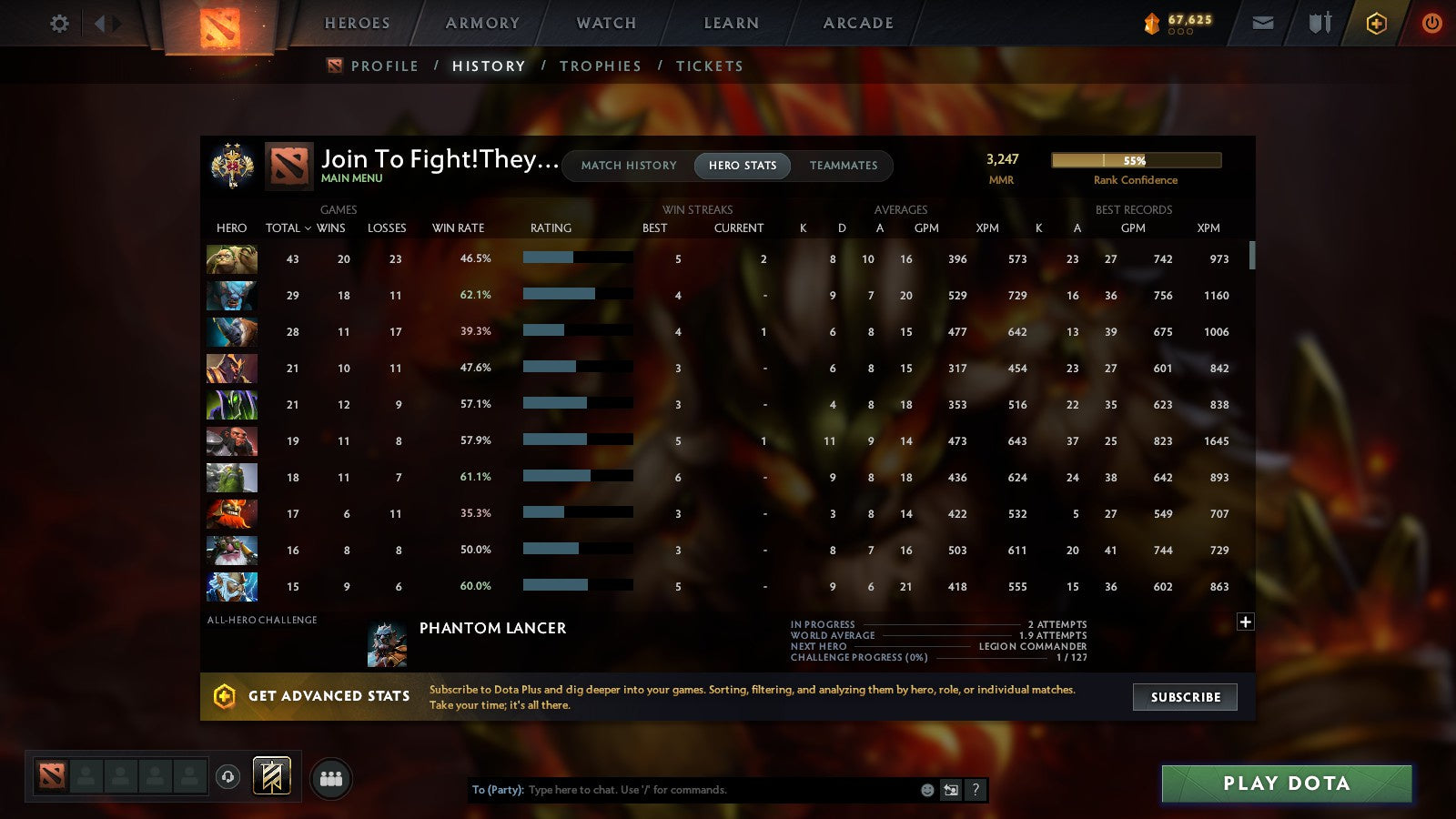Image resolution: width=1456 pixels, height=819 pixels.
Task: Expand the All-Hero Challenge plus button
Action: coord(1245,622)
